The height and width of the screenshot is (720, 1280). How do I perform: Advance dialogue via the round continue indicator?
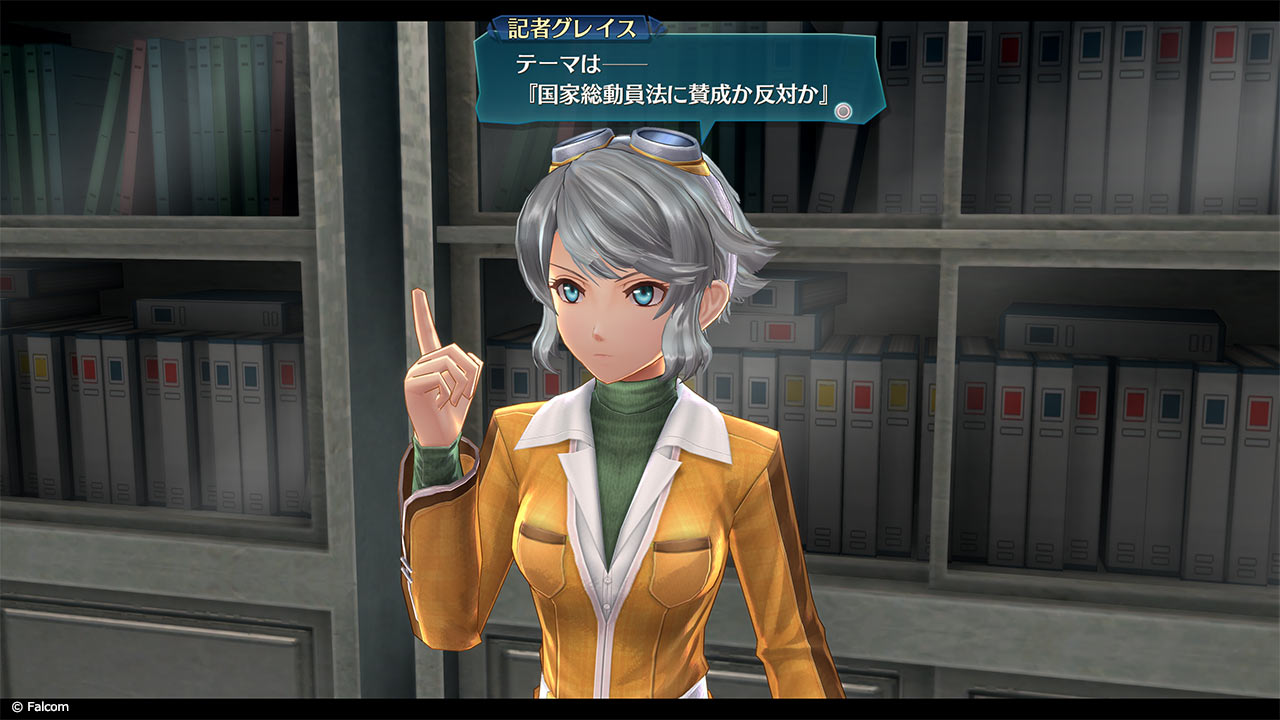click(x=844, y=111)
